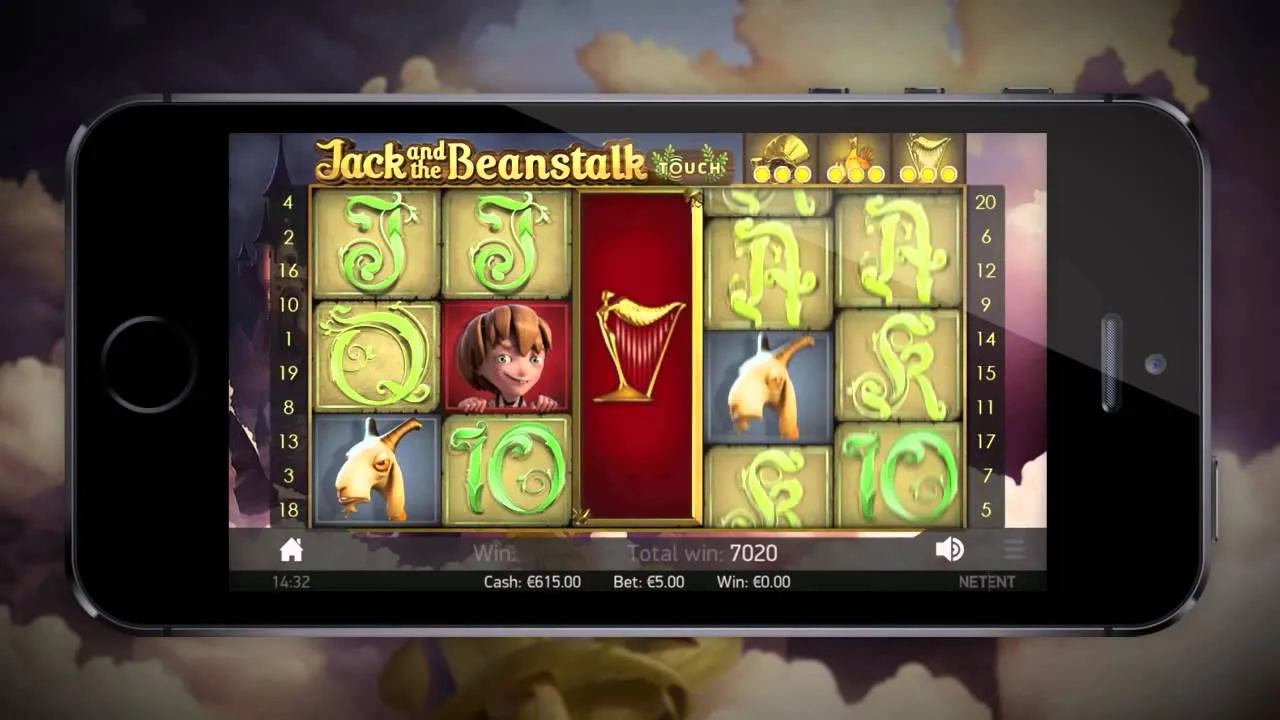1280x720 pixels.
Task: Tap the NETENT logo
Action: pos(988,581)
